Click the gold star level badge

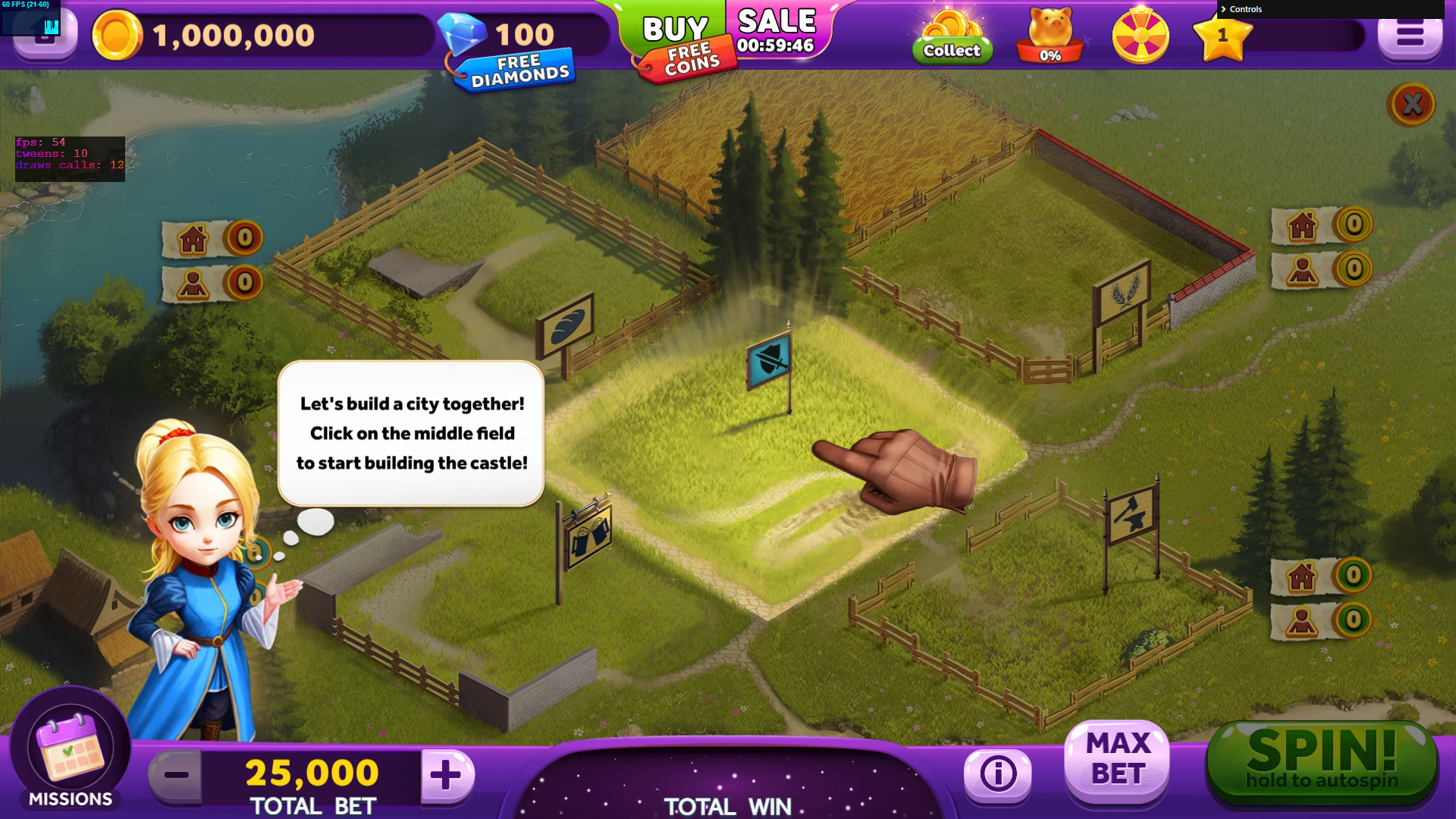[1222, 36]
